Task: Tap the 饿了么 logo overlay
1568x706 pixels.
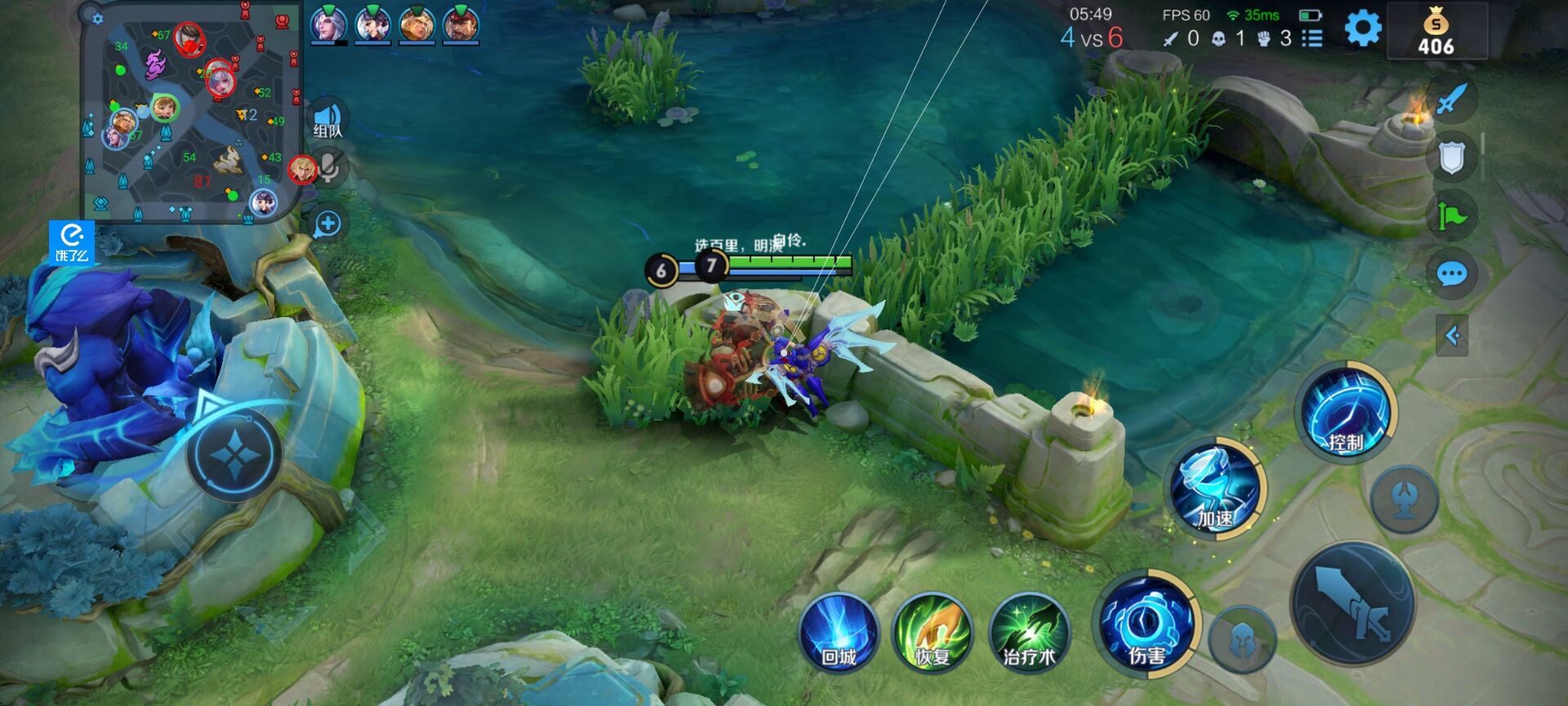Action: click(x=72, y=243)
